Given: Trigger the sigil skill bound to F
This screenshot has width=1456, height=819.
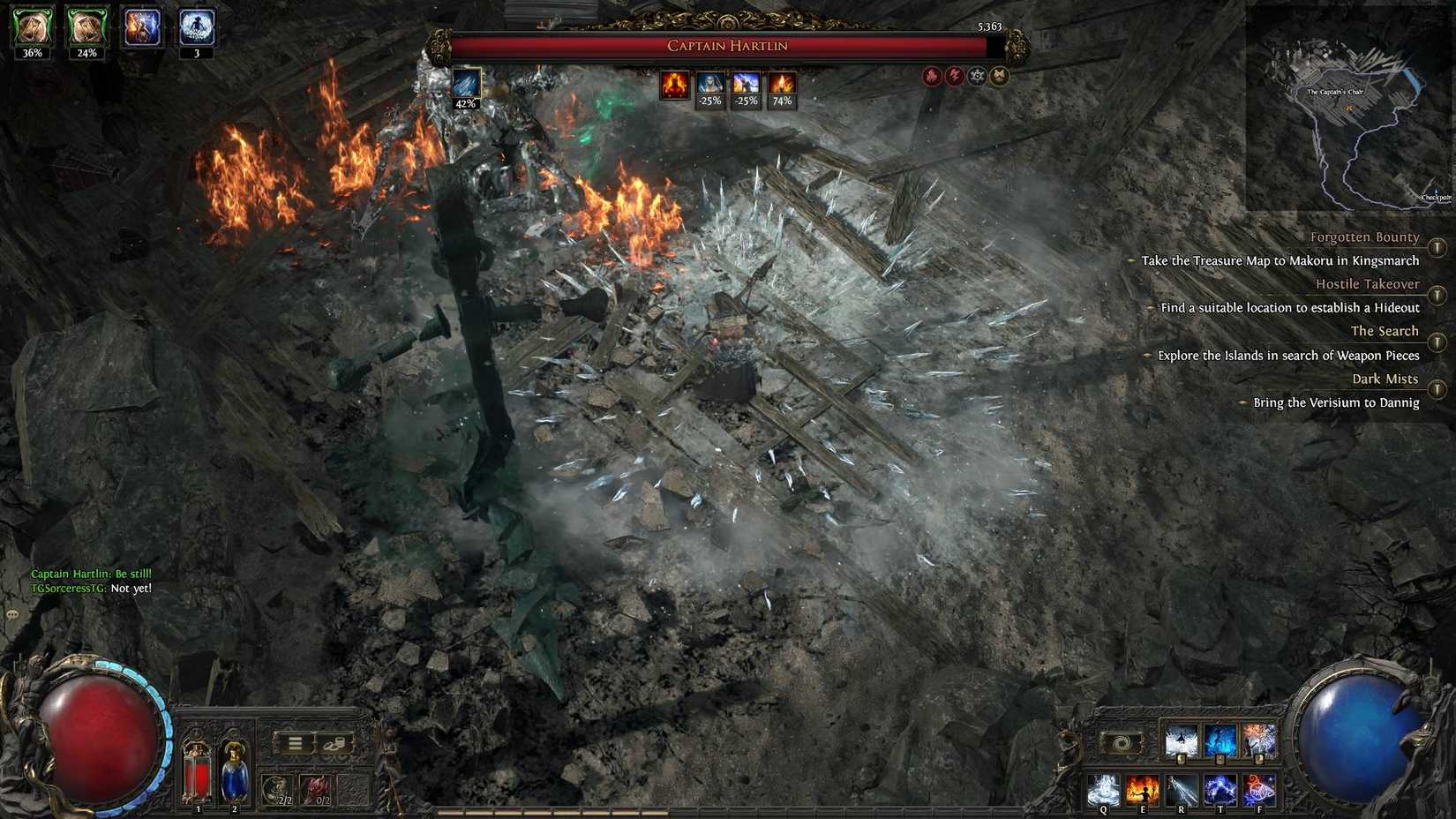Looking at the screenshot, I should pos(1260,788).
